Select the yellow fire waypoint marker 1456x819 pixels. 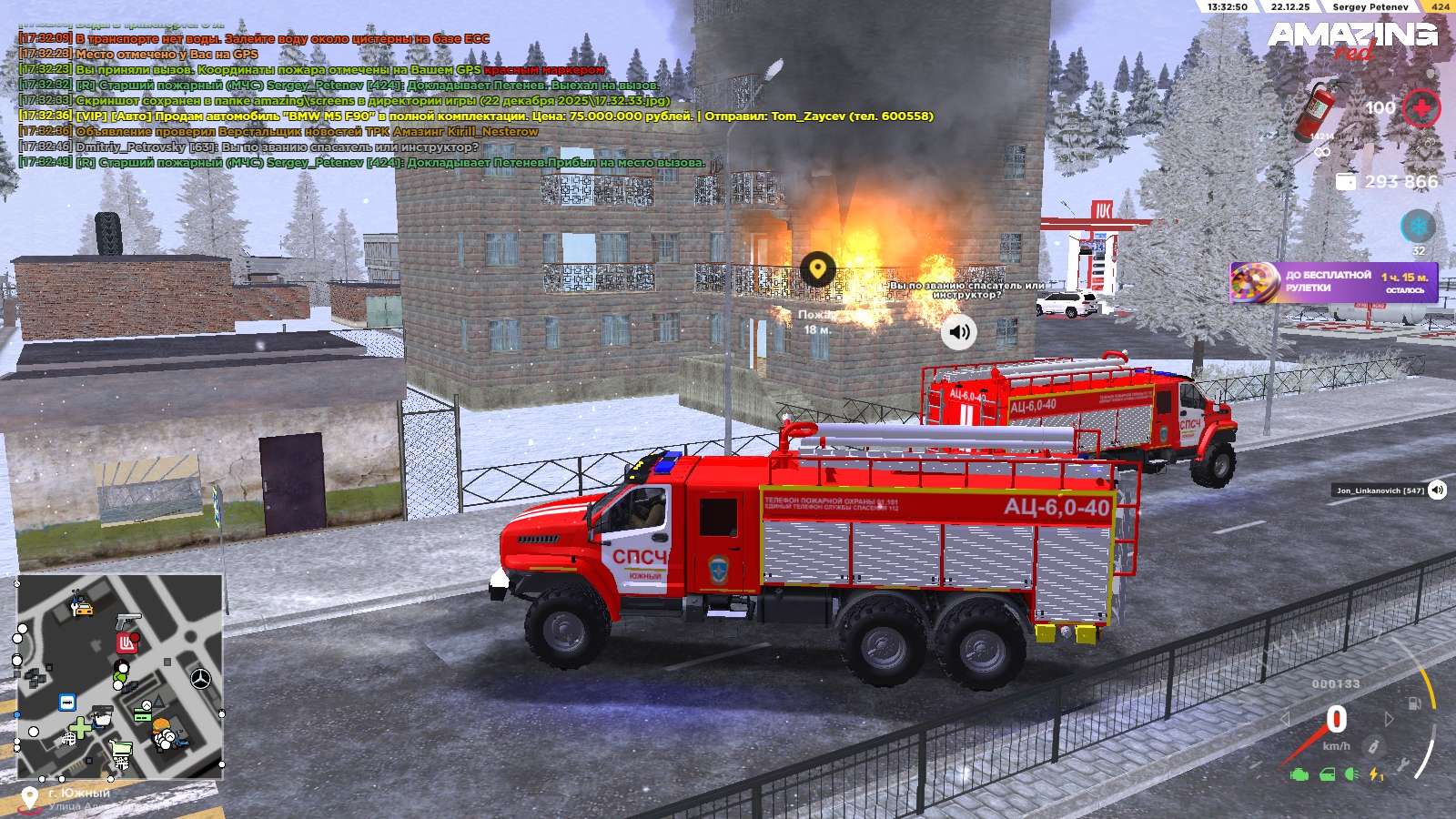818,269
